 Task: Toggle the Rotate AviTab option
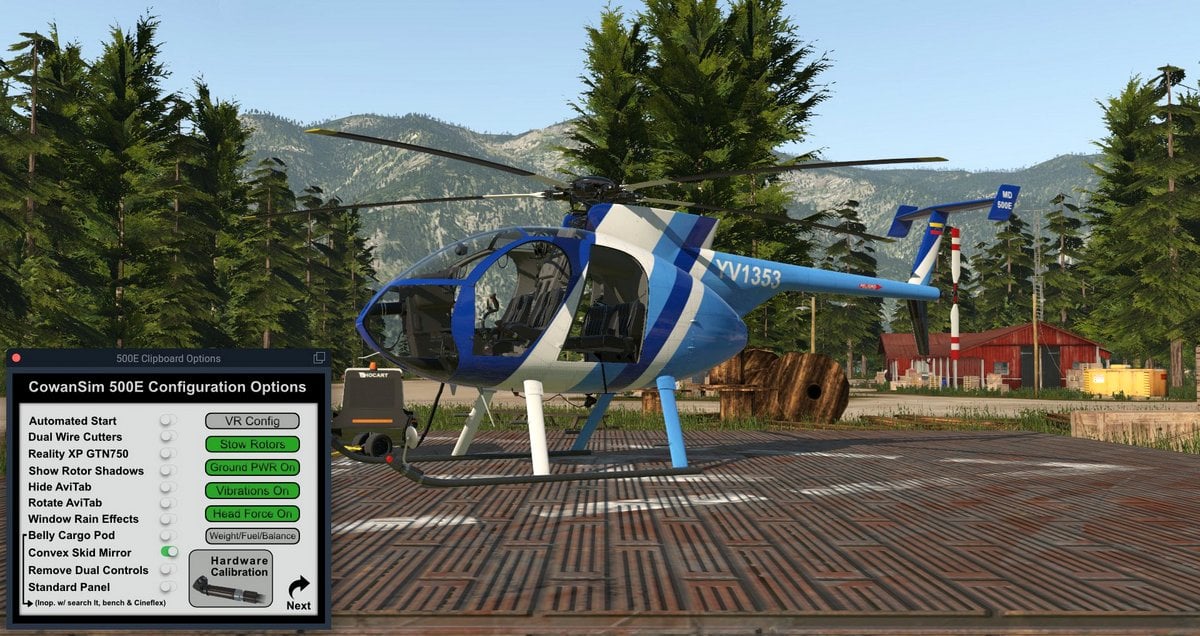click(169, 503)
